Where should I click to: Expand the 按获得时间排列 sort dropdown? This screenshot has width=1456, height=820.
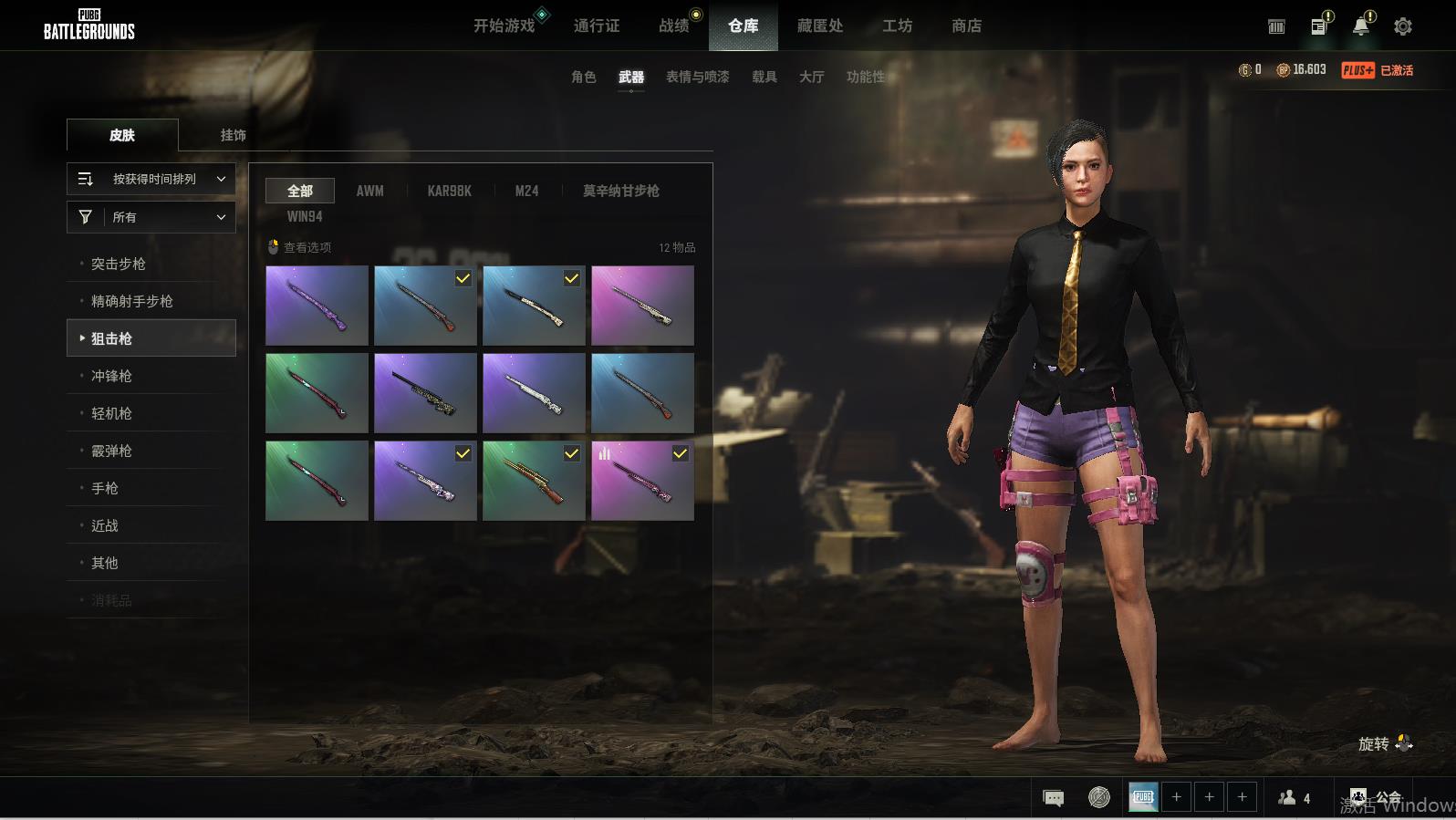[151, 179]
